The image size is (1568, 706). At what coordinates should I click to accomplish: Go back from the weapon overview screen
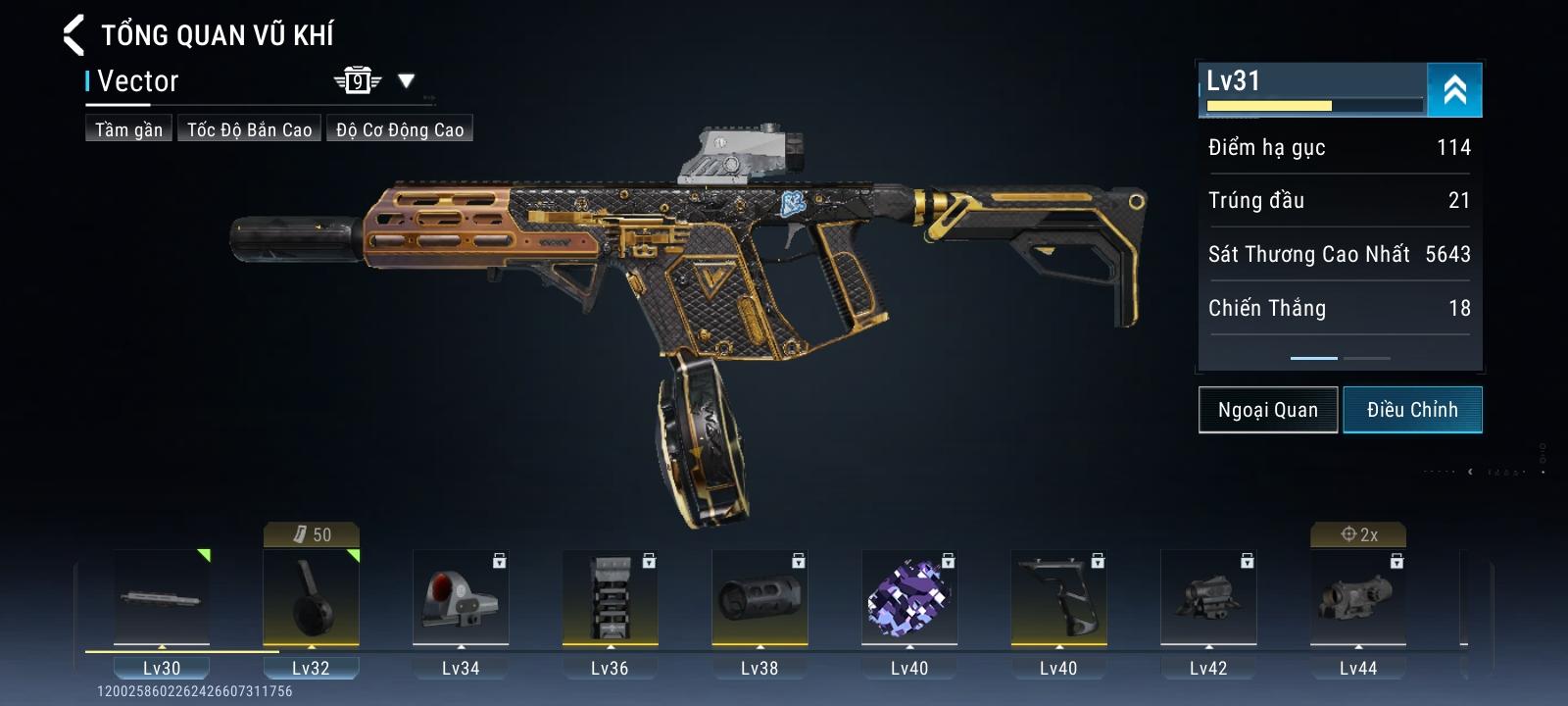(74, 35)
